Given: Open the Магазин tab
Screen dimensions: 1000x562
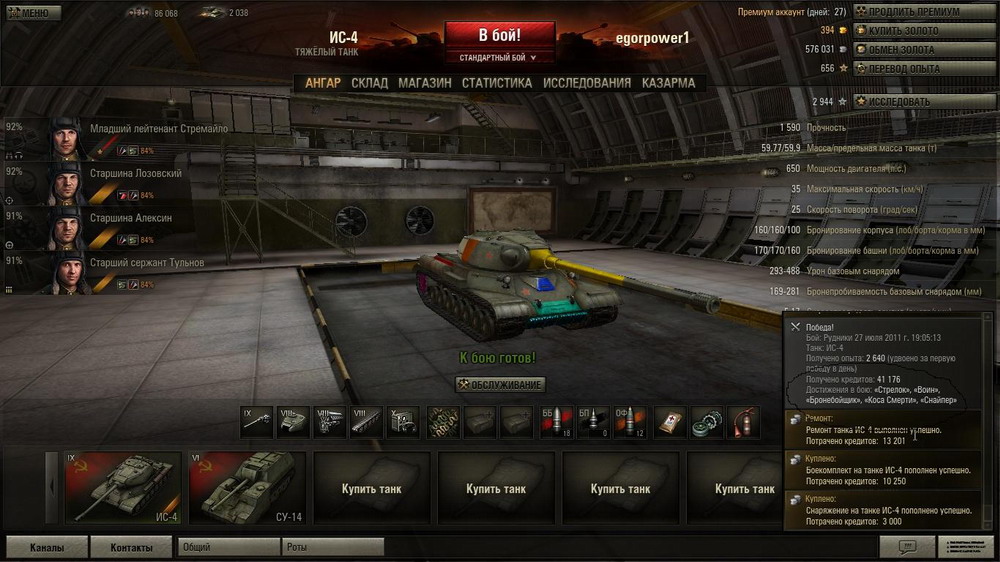Looking at the screenshot, I should pyautogui.click(x=424, y=83).
